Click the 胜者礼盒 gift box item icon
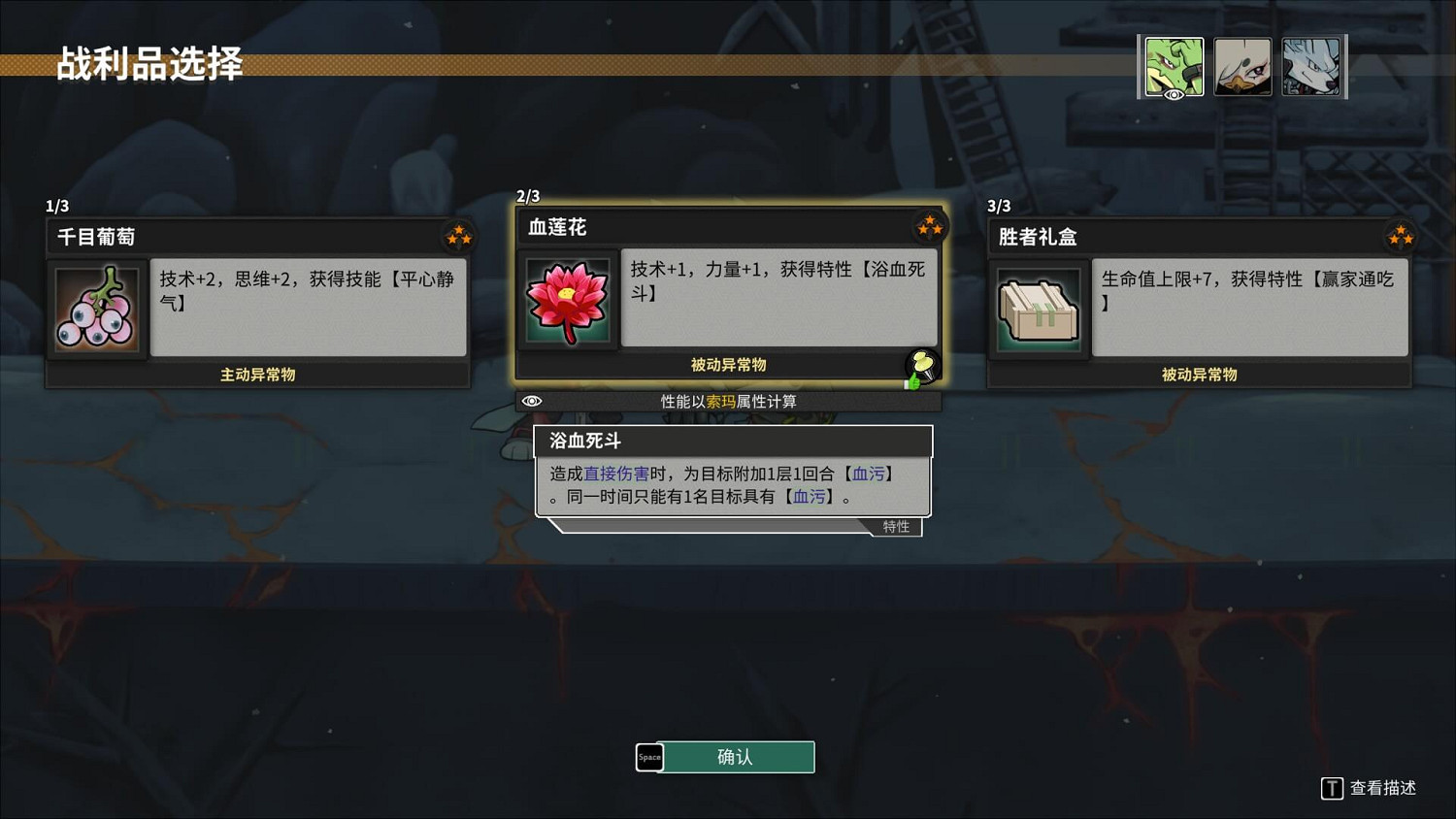The image size is (1456, 819). (1039, 308)
